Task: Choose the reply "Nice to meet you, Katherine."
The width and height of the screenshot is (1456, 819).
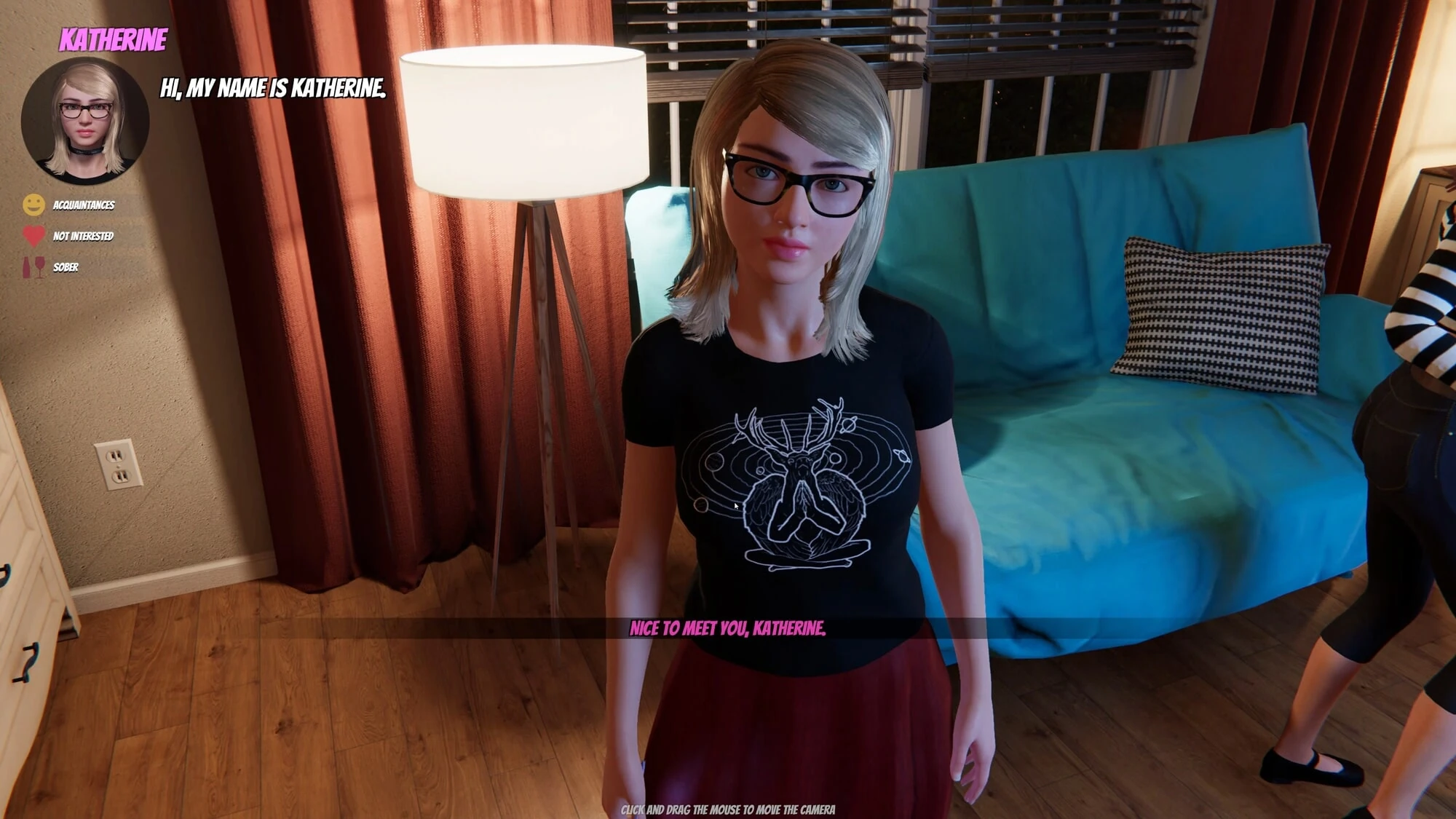Action: pos(727,628)
